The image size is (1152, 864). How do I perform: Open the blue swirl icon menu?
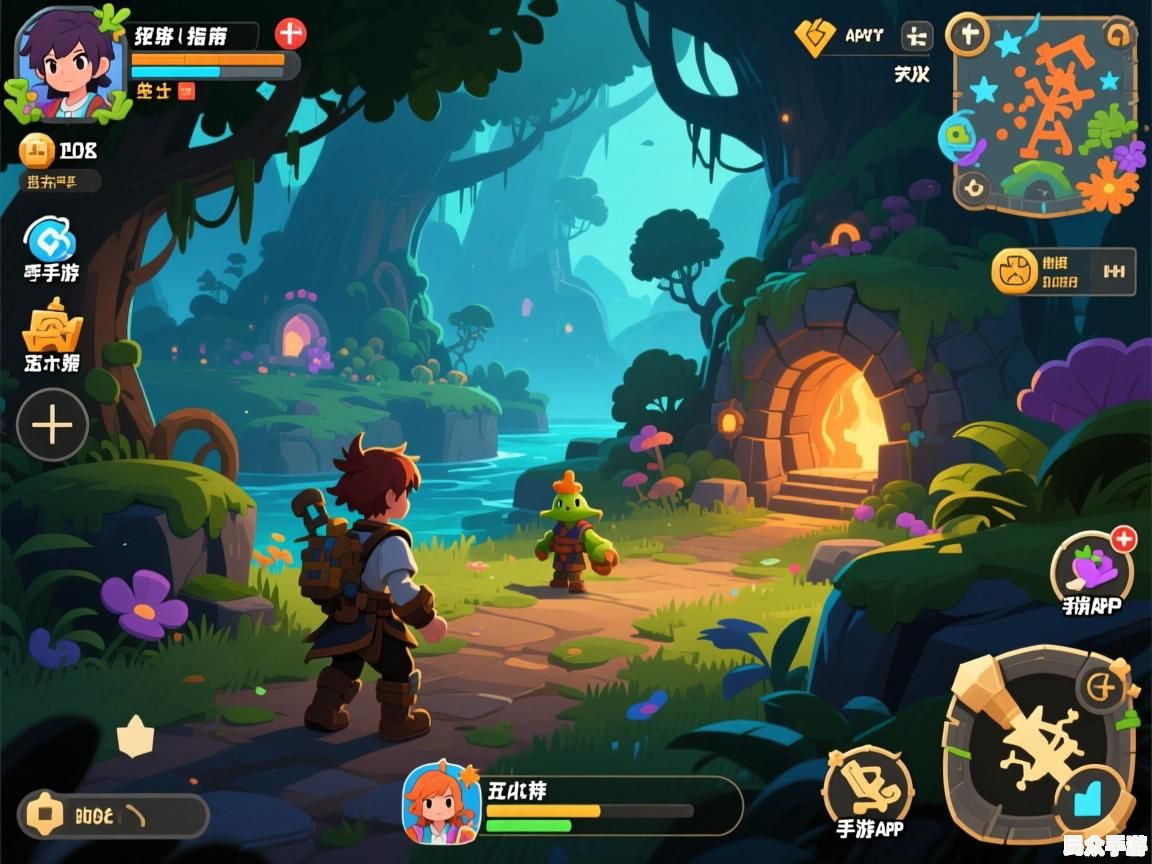click(x=51, y=240)
